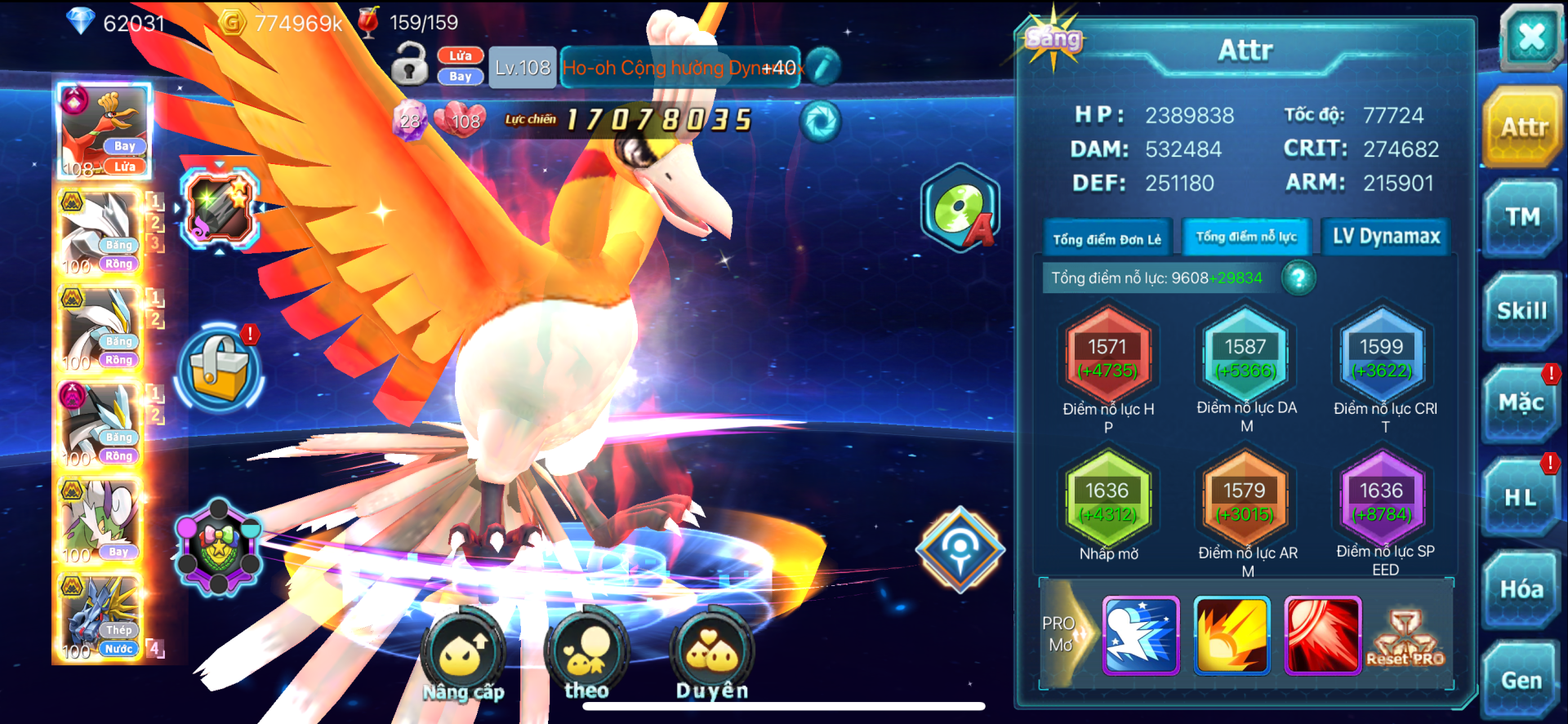Open the Hóa side tab
This screenshot has height=724, width=1568.
click(1521, 589)
